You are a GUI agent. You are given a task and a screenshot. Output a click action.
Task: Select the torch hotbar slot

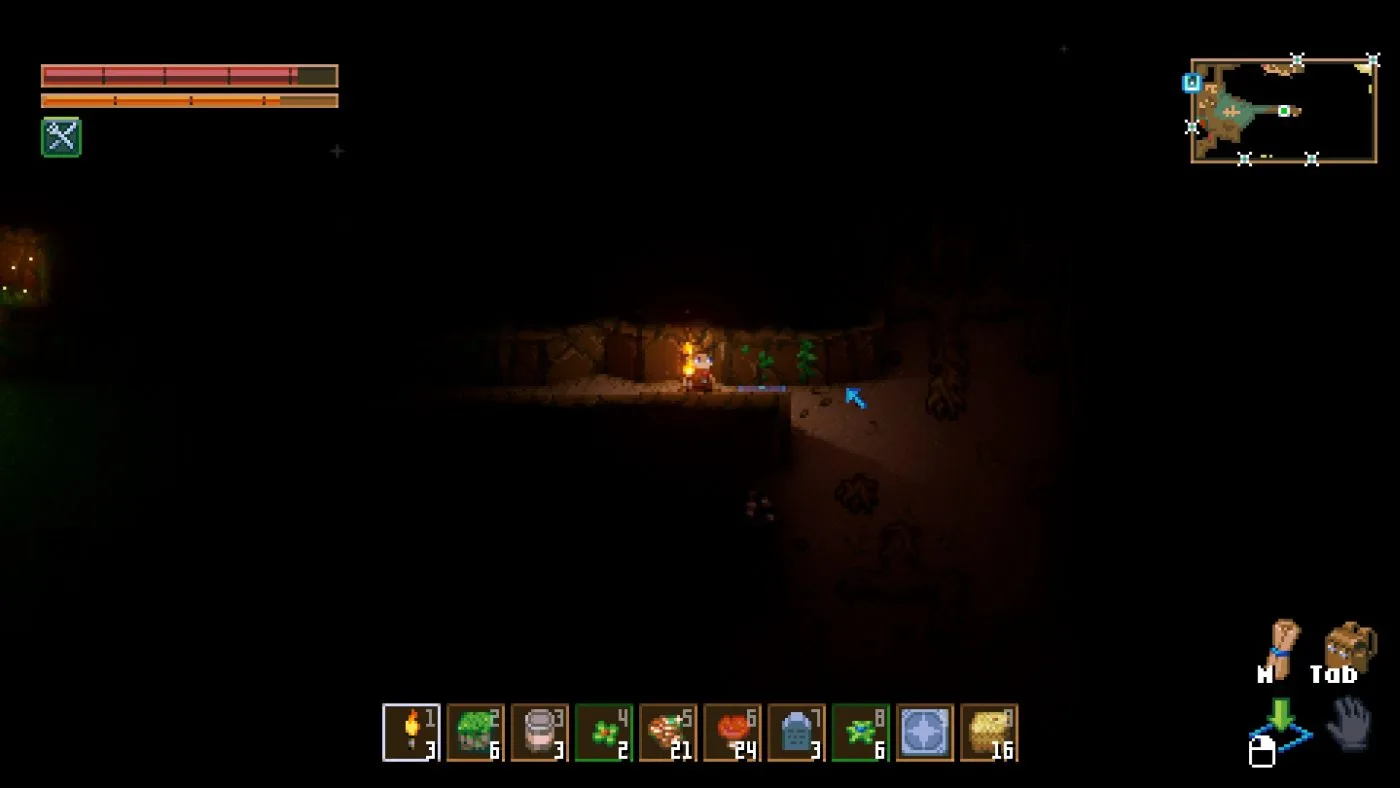411,732
